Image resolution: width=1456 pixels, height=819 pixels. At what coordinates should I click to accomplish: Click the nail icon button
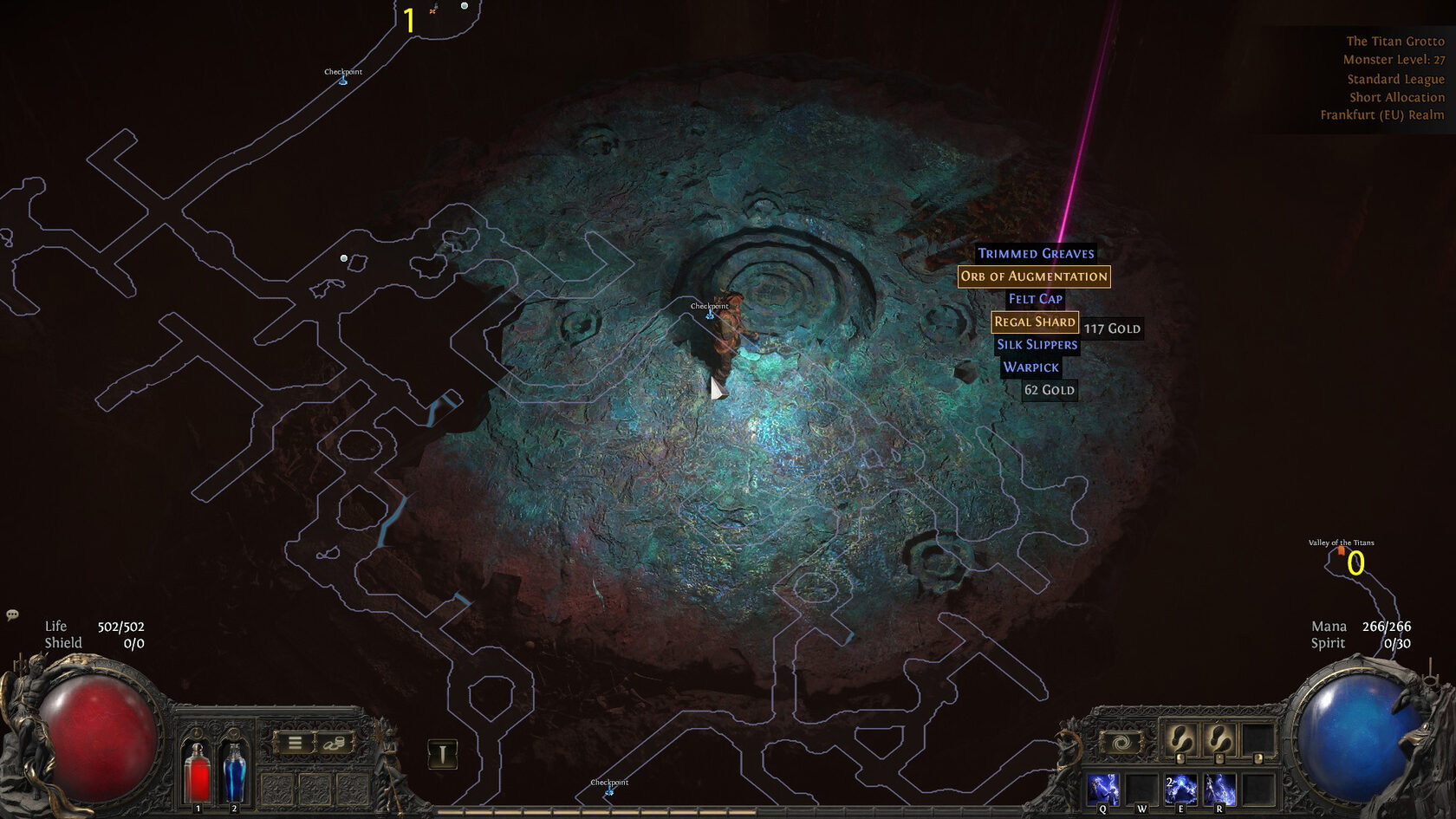443,754
